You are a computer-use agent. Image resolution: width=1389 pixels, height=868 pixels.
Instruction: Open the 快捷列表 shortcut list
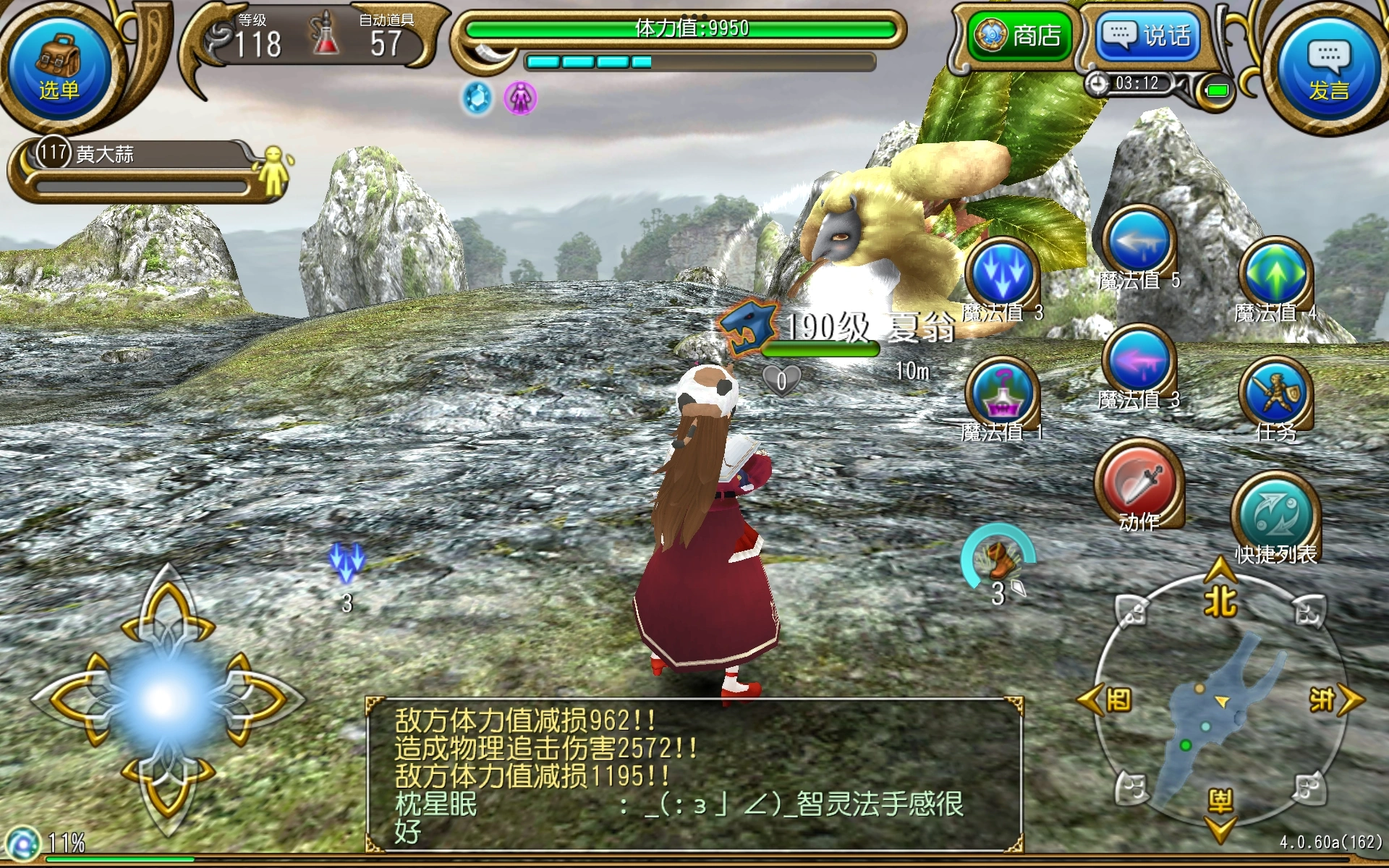(x=1275, y=515)
